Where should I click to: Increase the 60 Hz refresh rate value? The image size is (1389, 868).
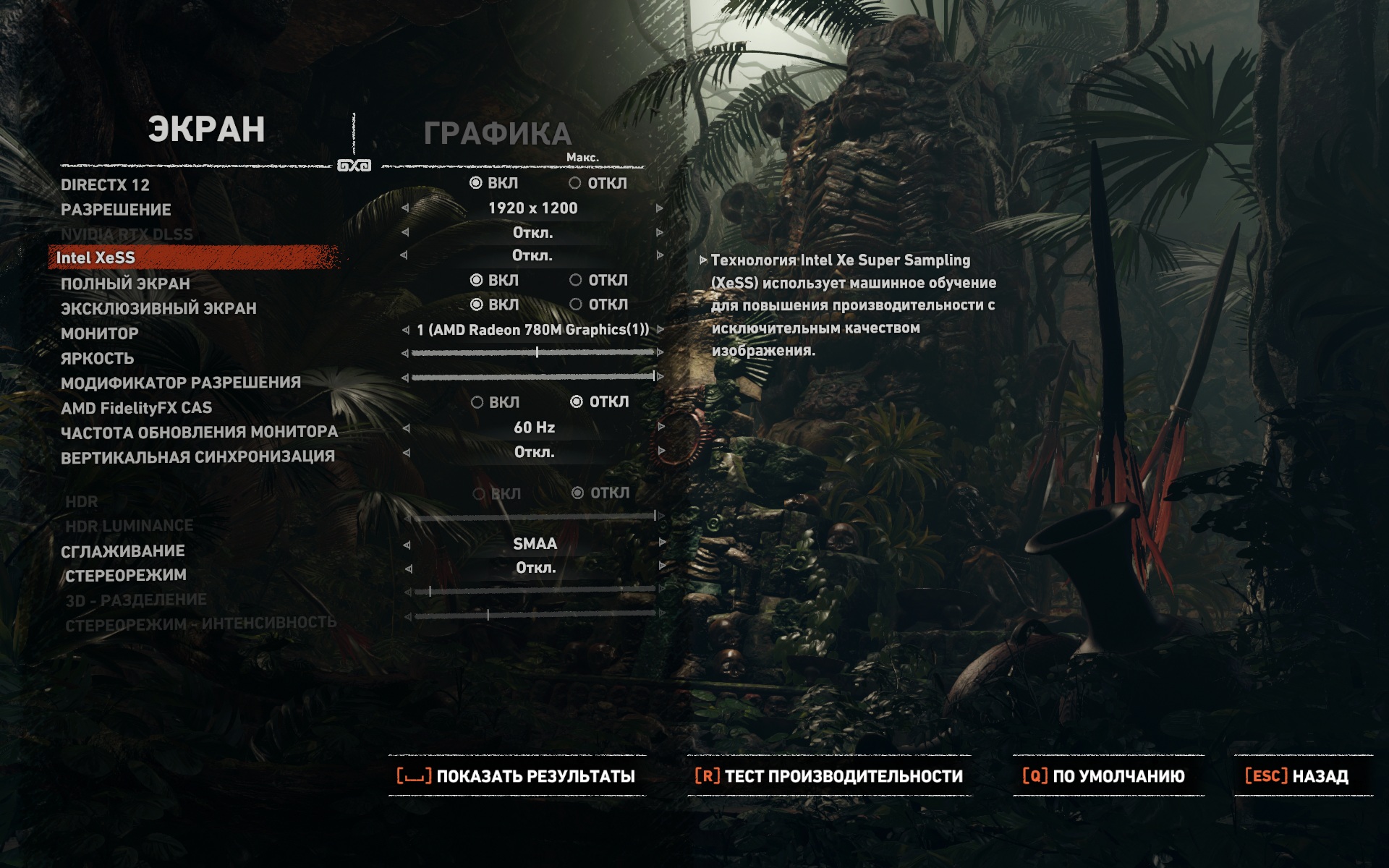coord(660,427)
